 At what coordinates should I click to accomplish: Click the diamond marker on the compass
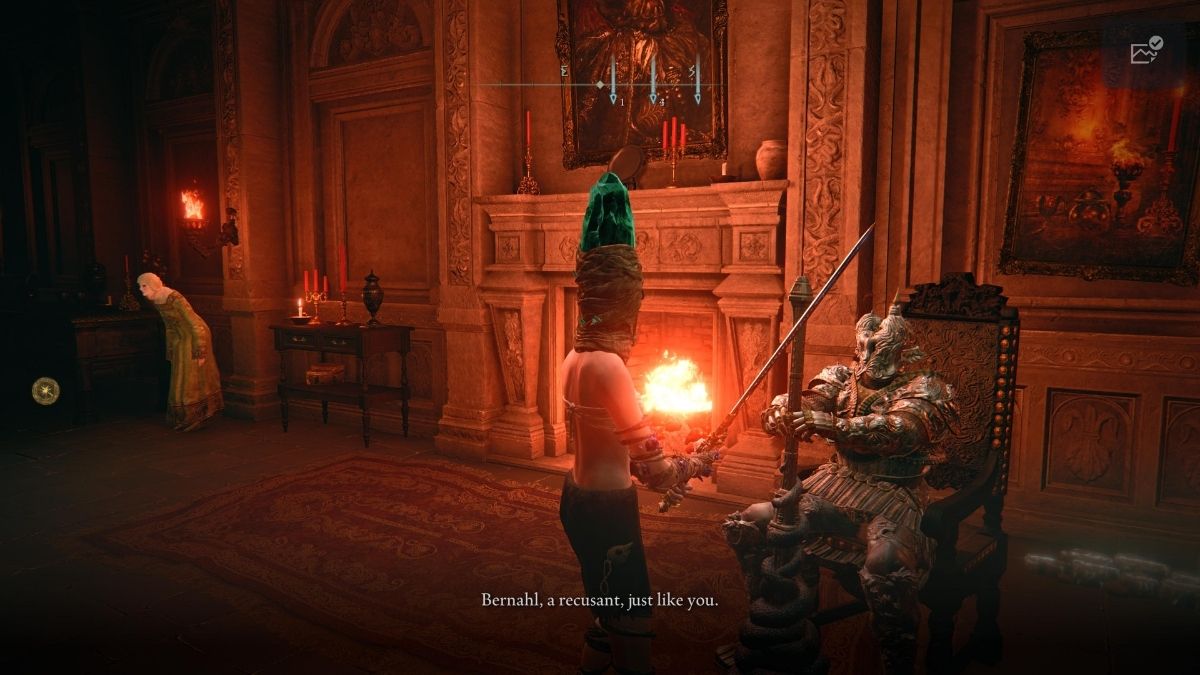coord(600,86)
